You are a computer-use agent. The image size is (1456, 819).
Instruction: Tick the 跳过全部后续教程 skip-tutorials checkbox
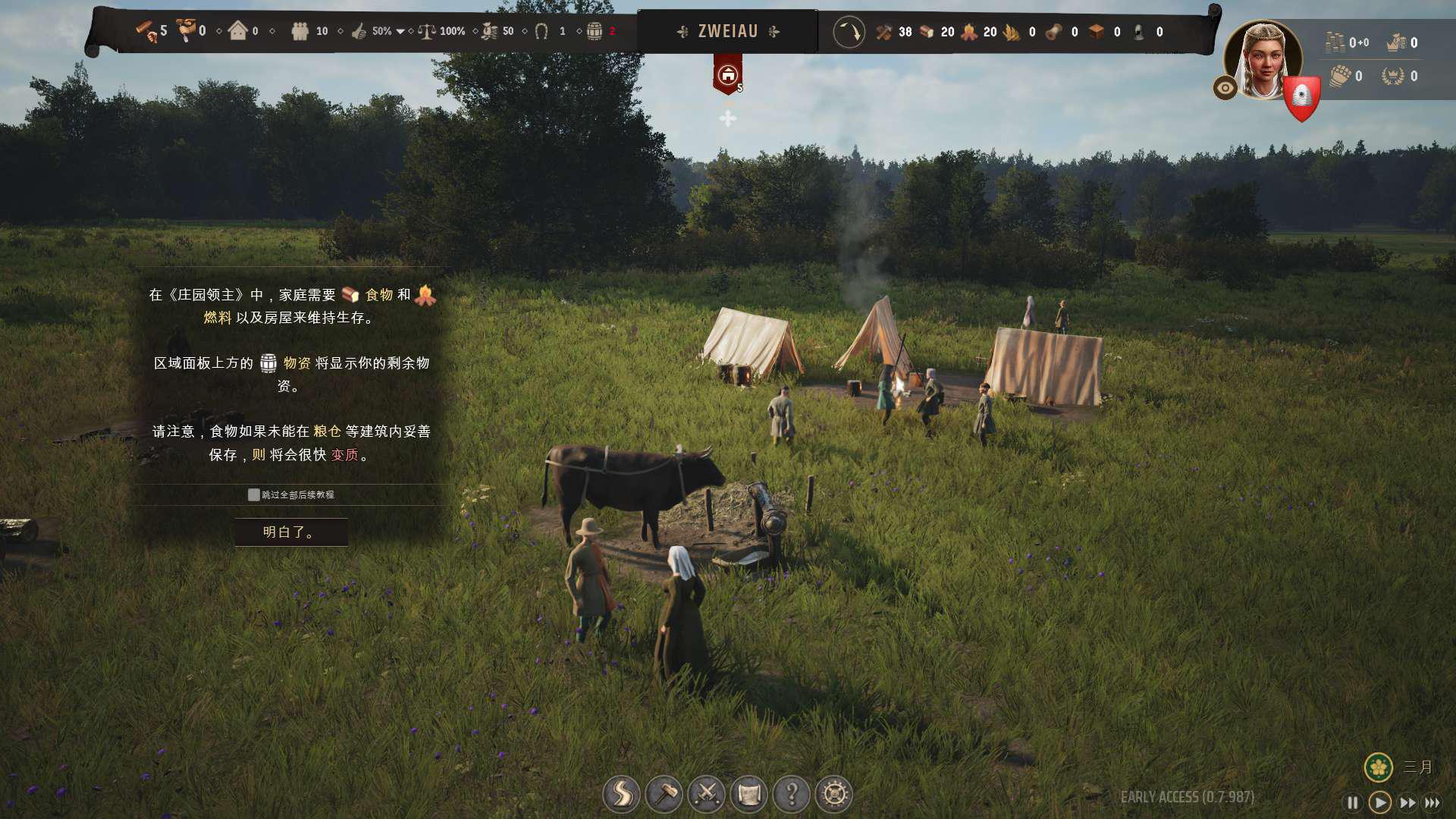pos(254,494)
